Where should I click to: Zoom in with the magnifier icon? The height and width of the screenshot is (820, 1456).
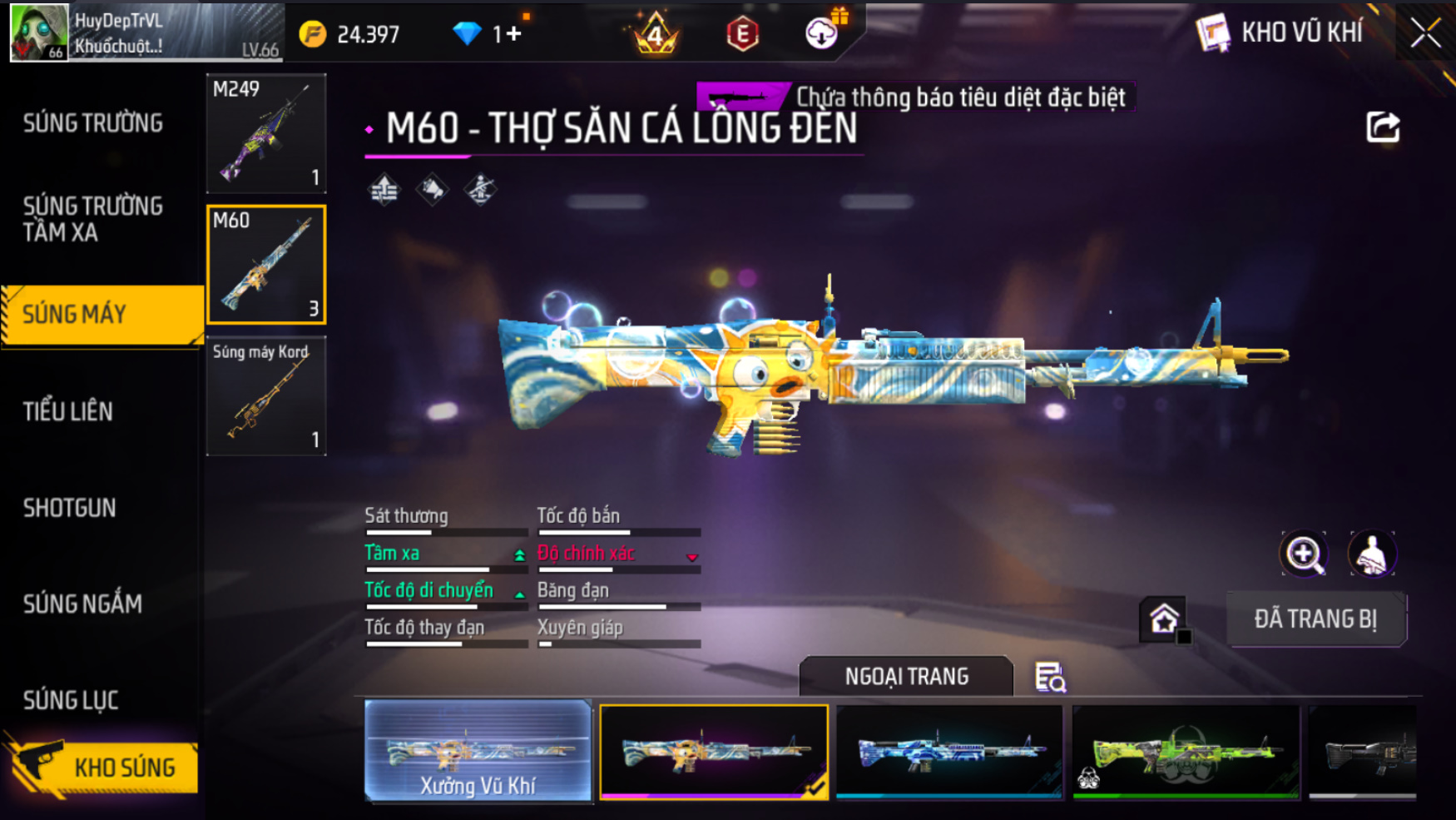1304,554
